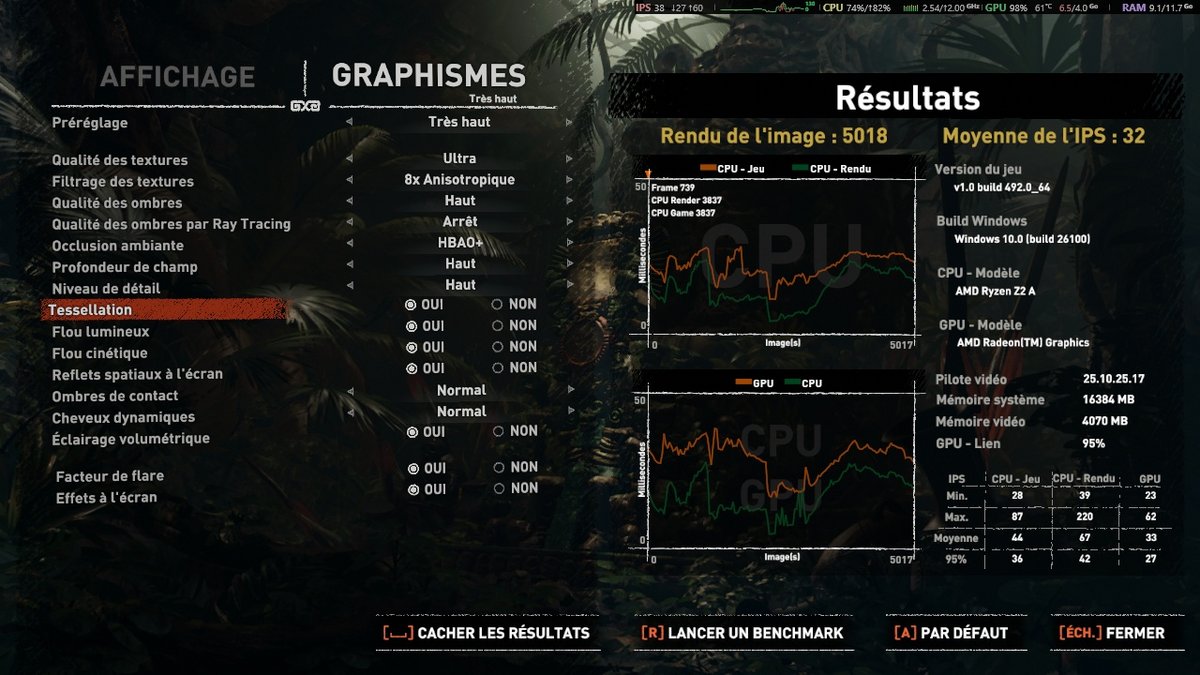Select the Graphismes tab
The height and width of the screenshot is (675, 1200).
428,76
